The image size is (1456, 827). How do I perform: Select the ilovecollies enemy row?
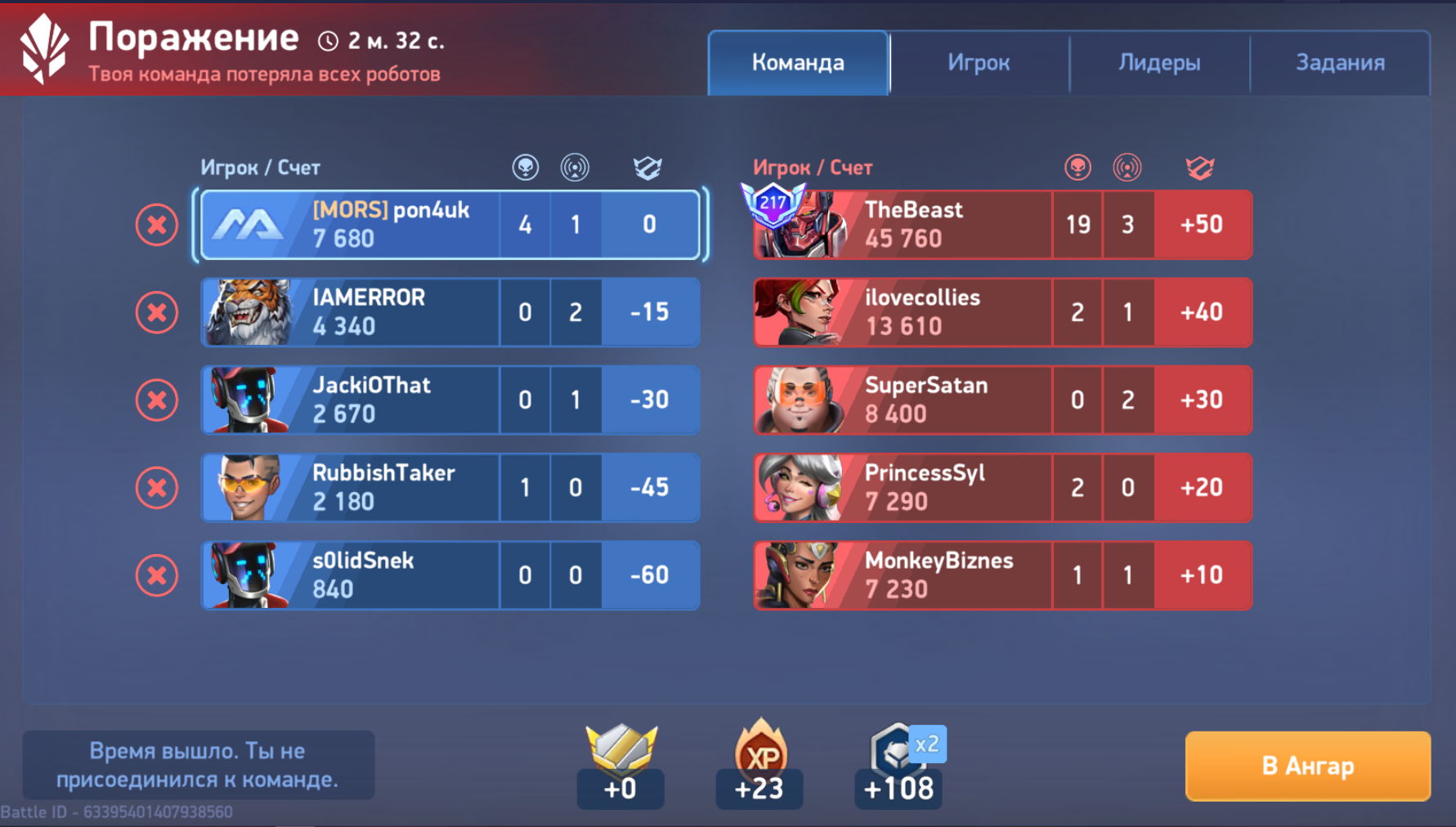(1002, 312)
